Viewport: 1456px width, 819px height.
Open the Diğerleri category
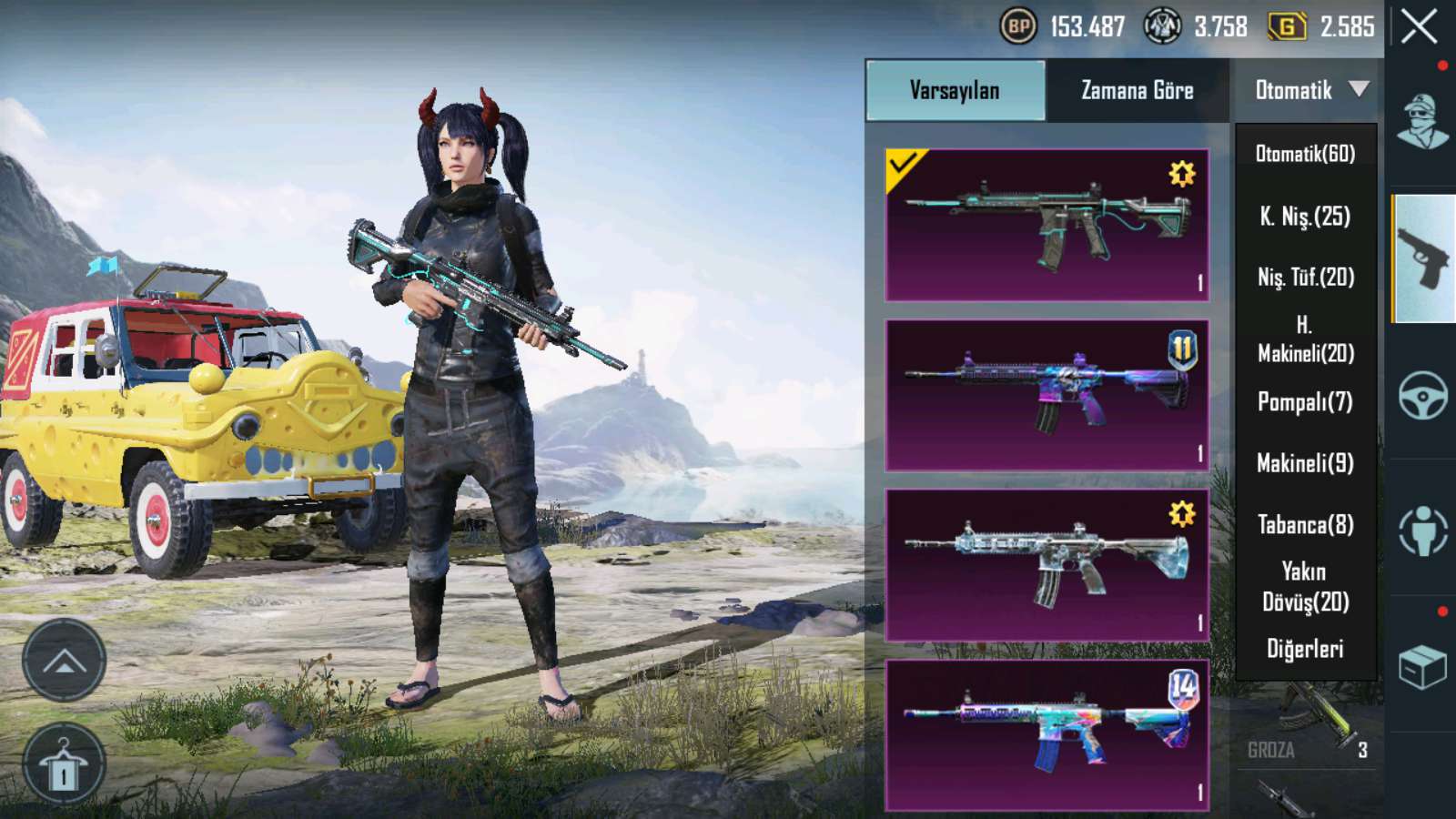[x=1305, y=649]
